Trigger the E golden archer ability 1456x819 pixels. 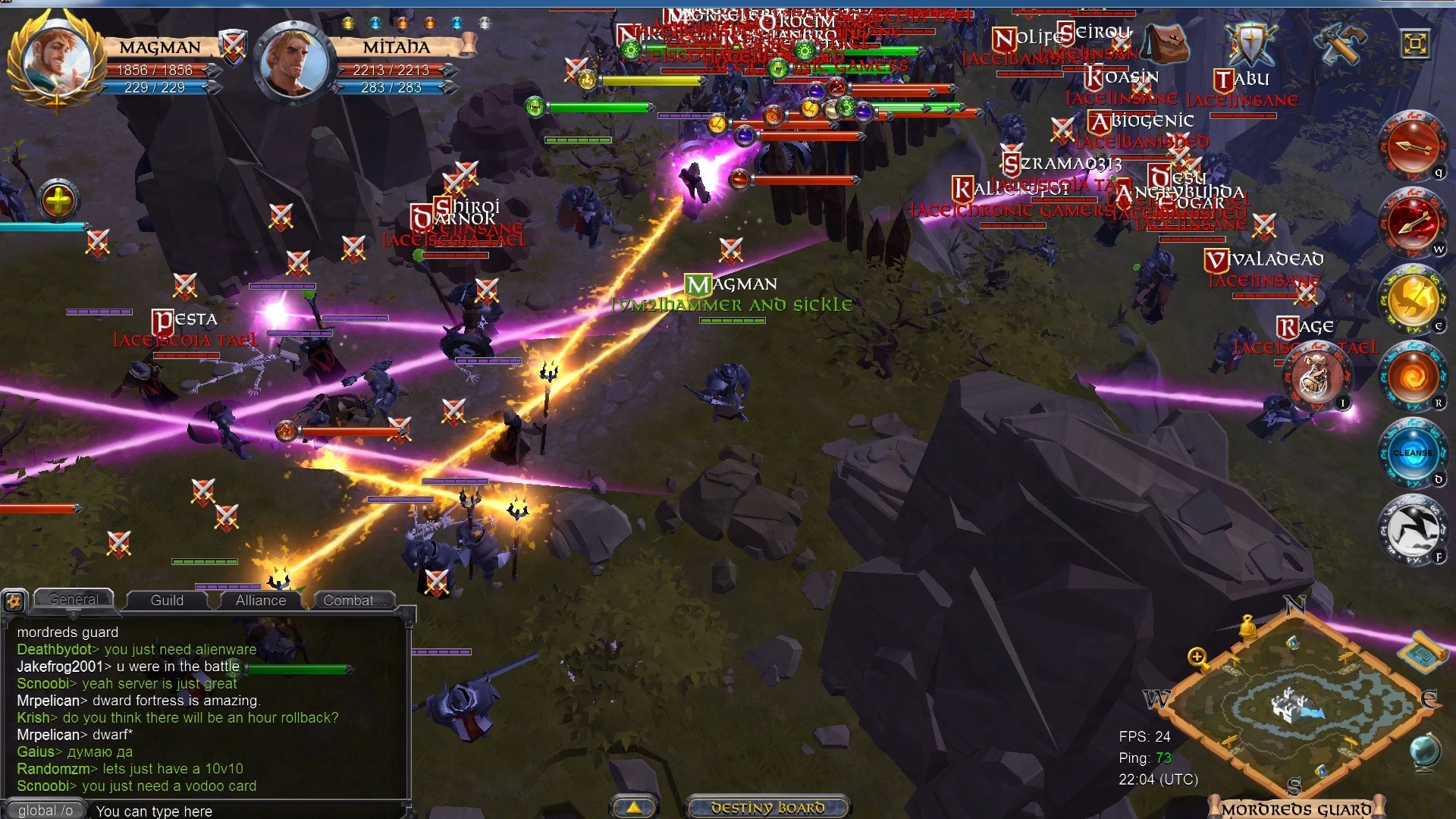(x=1412, y=300)
